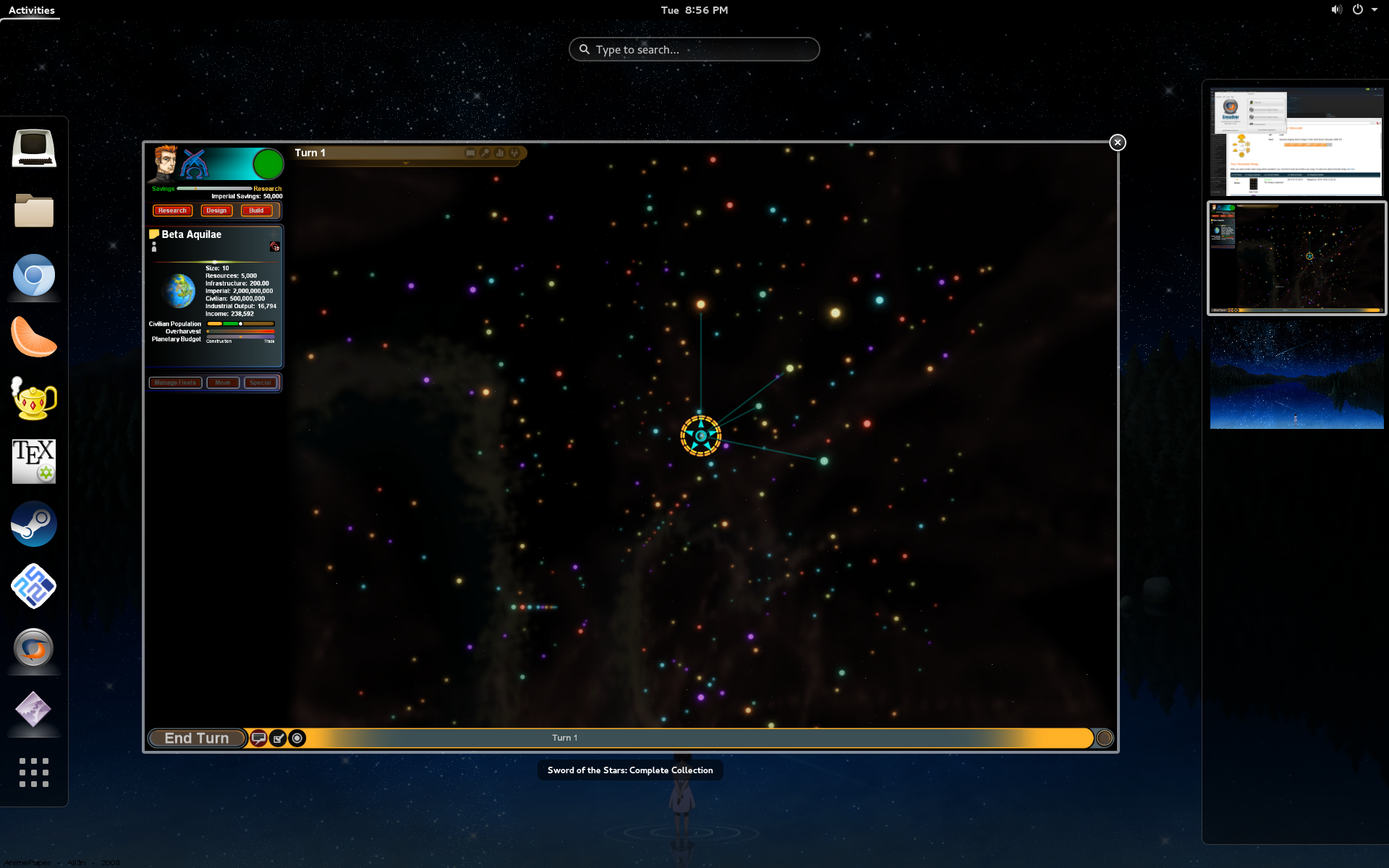The image size is (1389, 868).
Task: Open the statistics bar-chart icon near Turn 1
Action: click(499, 153)
